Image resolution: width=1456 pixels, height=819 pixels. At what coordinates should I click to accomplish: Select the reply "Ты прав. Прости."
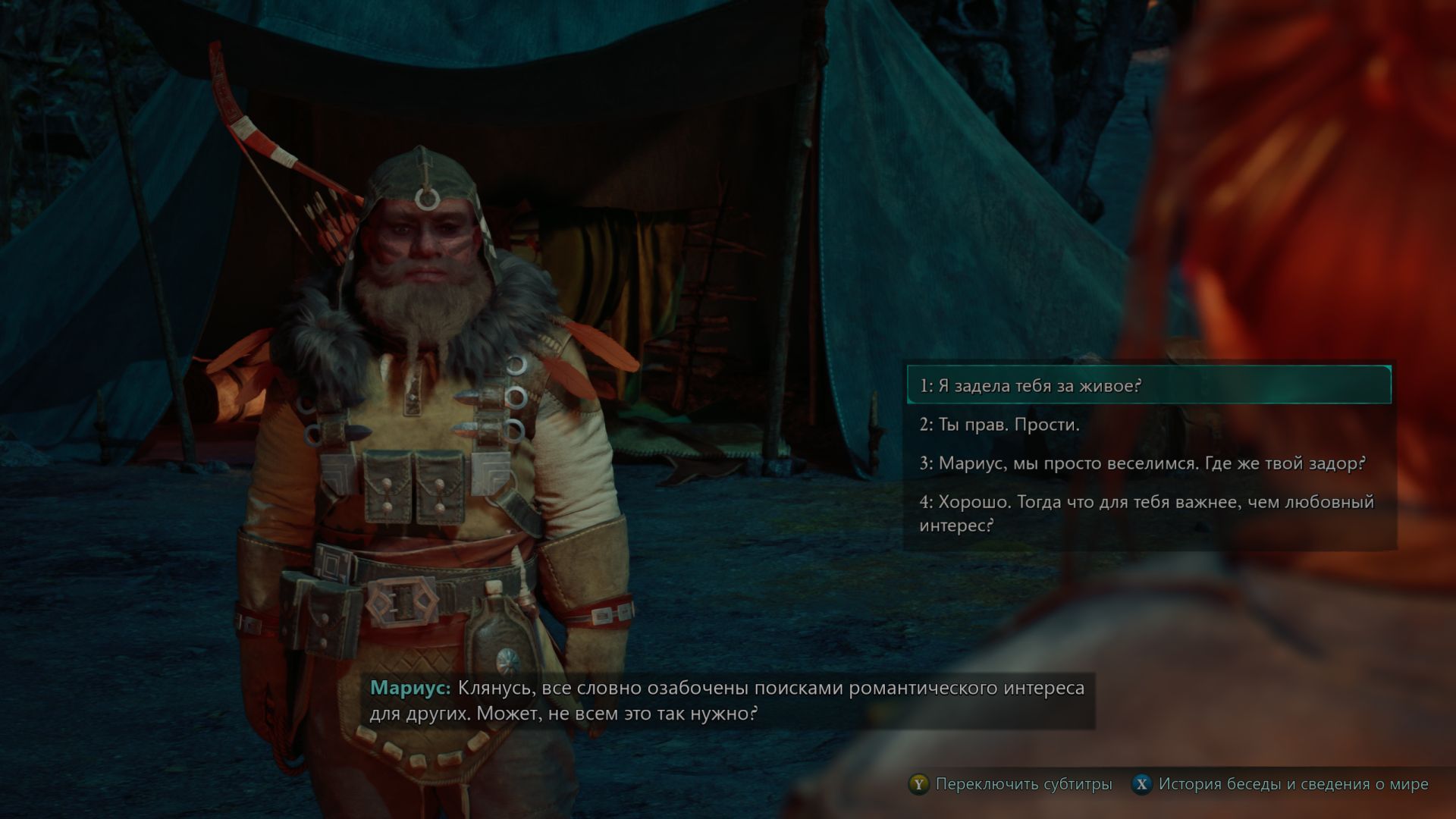1148,425
